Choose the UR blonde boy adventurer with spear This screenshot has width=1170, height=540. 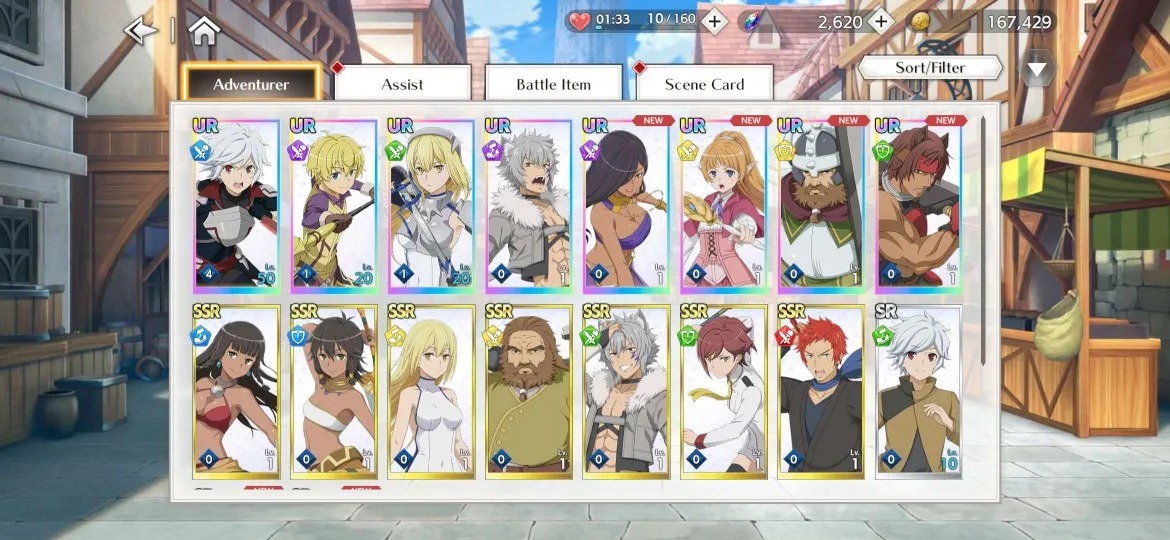pyautogui.click(x=333, y=205)
